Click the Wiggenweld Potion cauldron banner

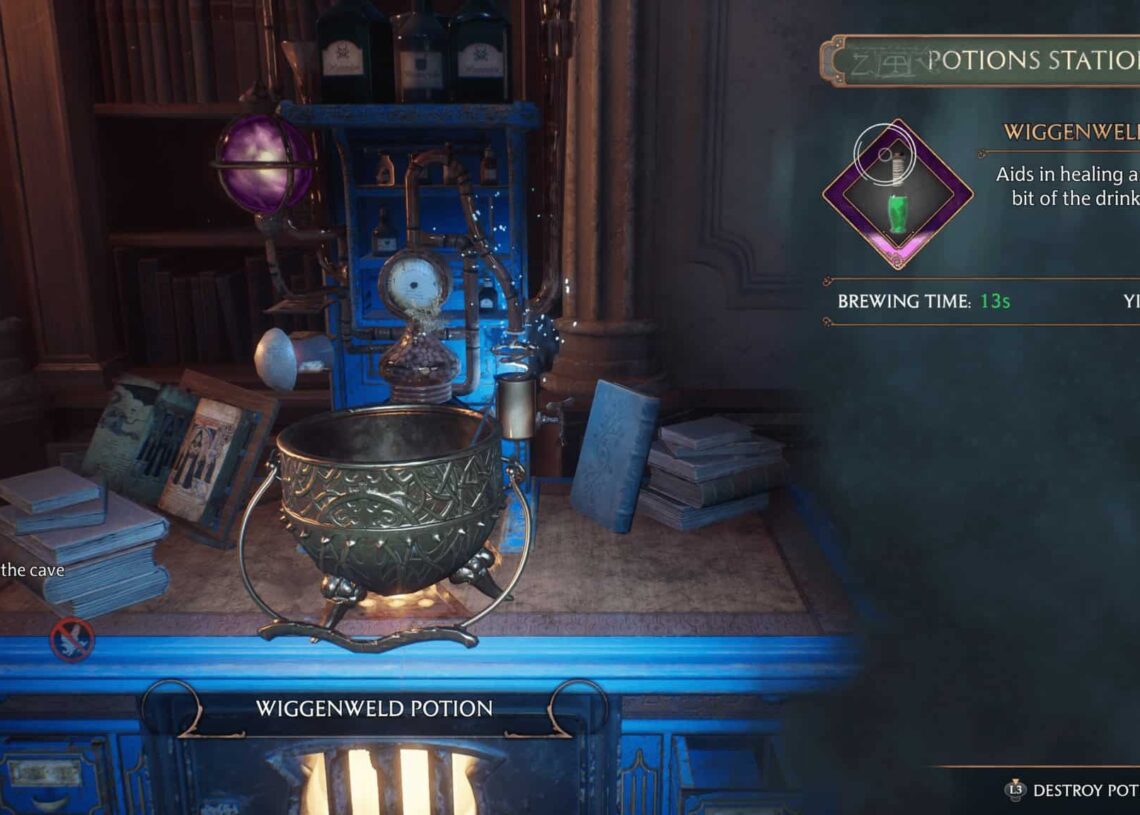tap(374, 709)
